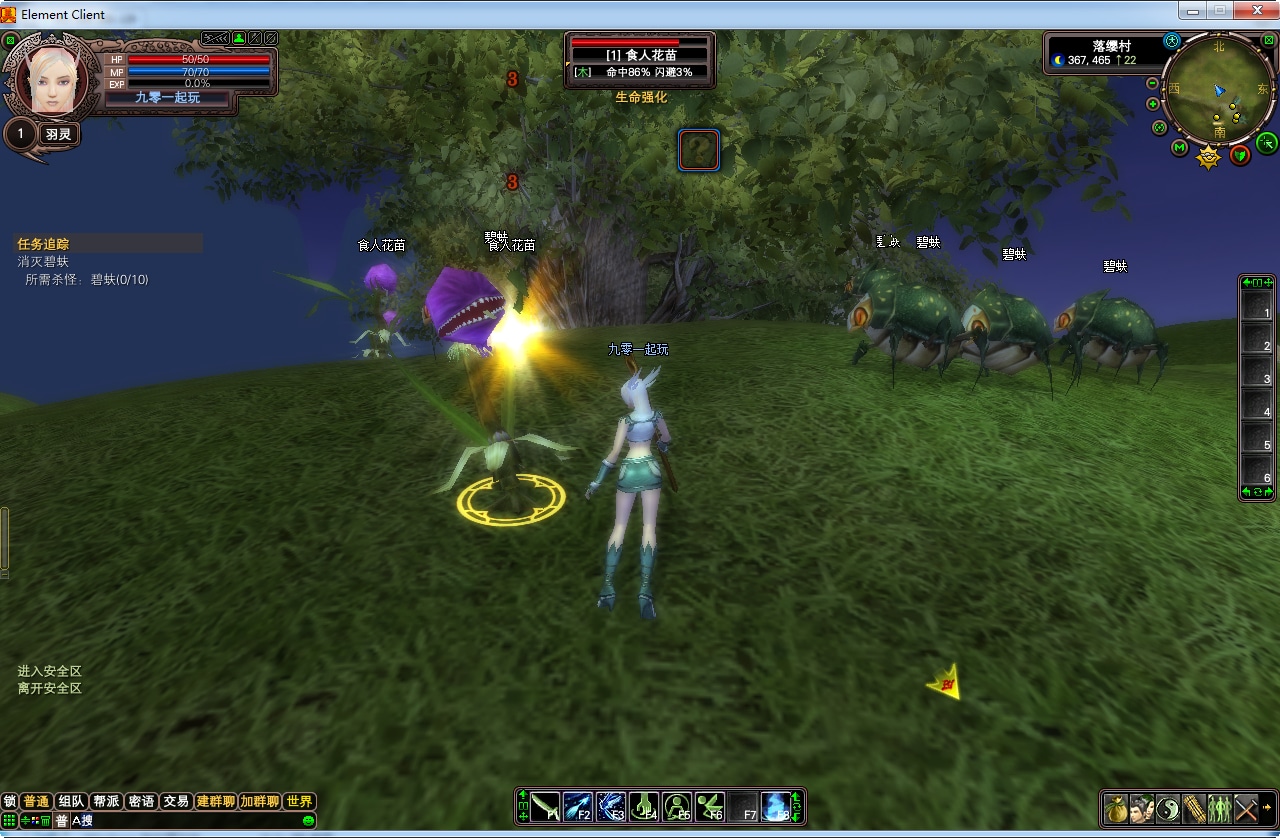Open the green smiley emoticon picker

click(x=308, y=821)
